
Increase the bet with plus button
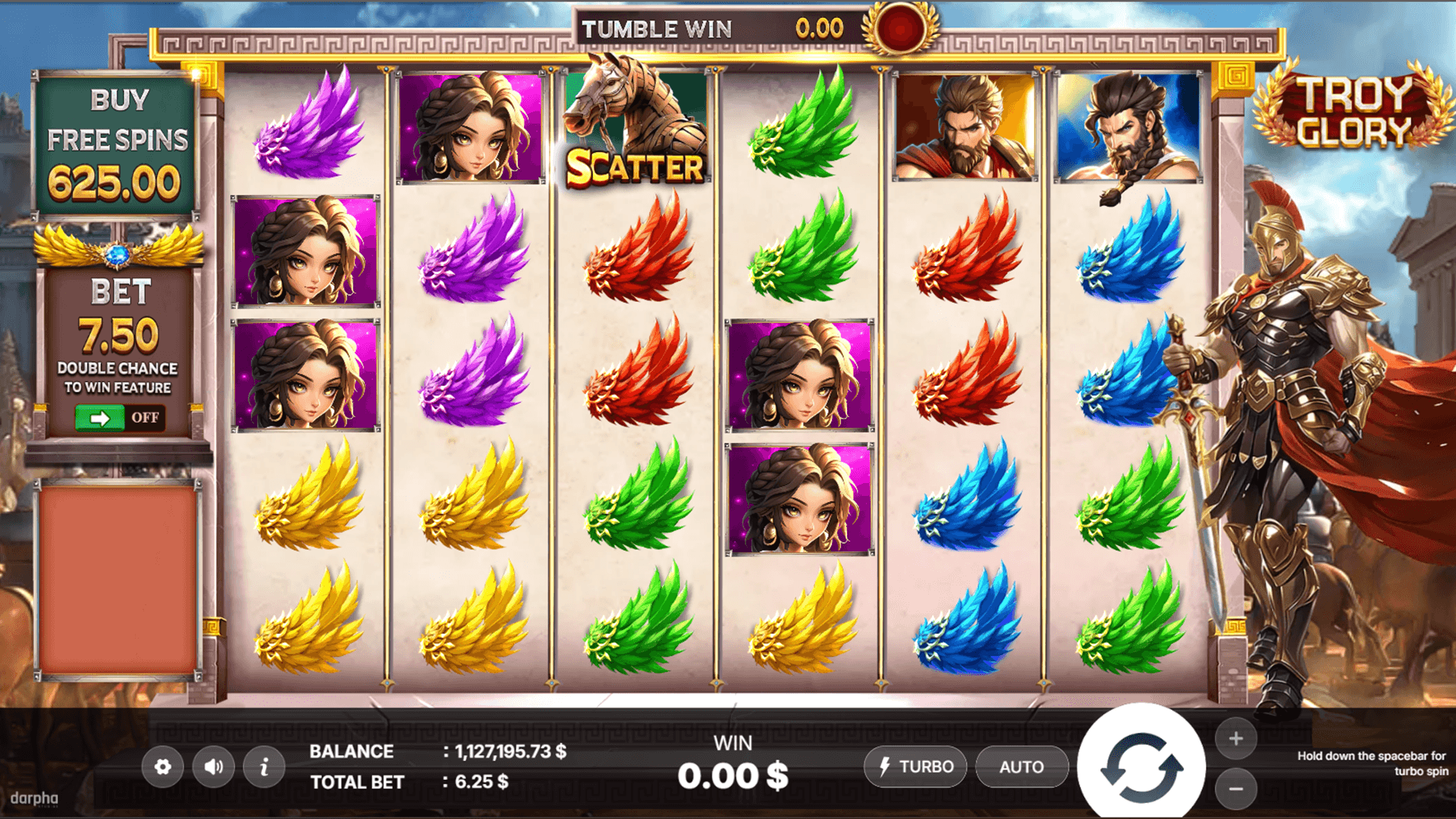1236,739
